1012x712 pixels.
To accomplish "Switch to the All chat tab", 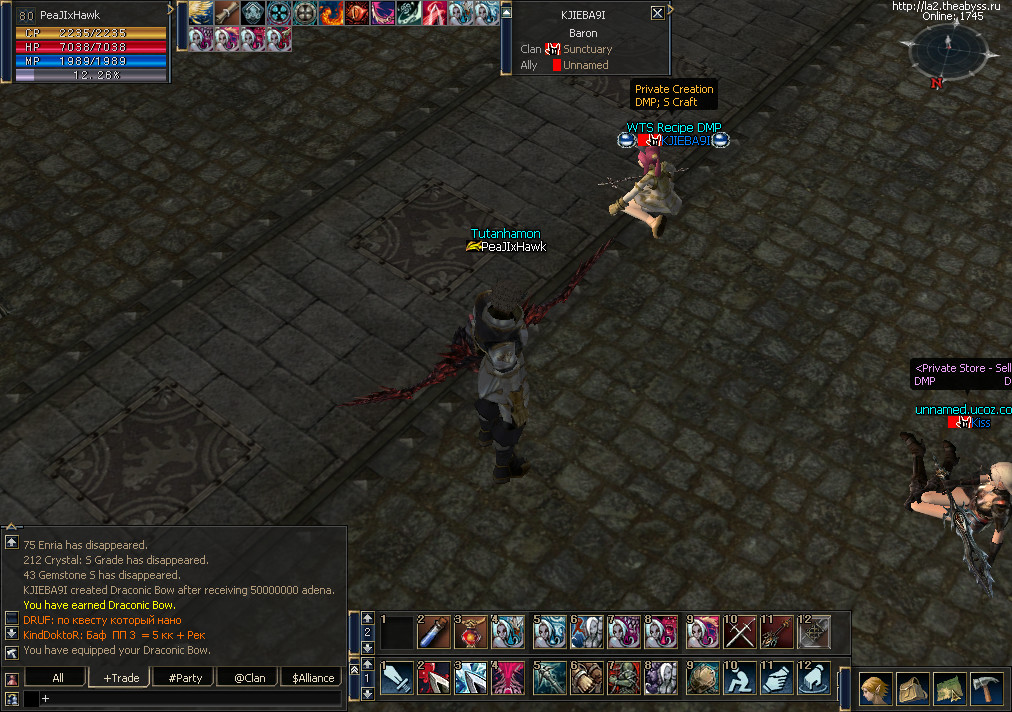I will 58,677.
